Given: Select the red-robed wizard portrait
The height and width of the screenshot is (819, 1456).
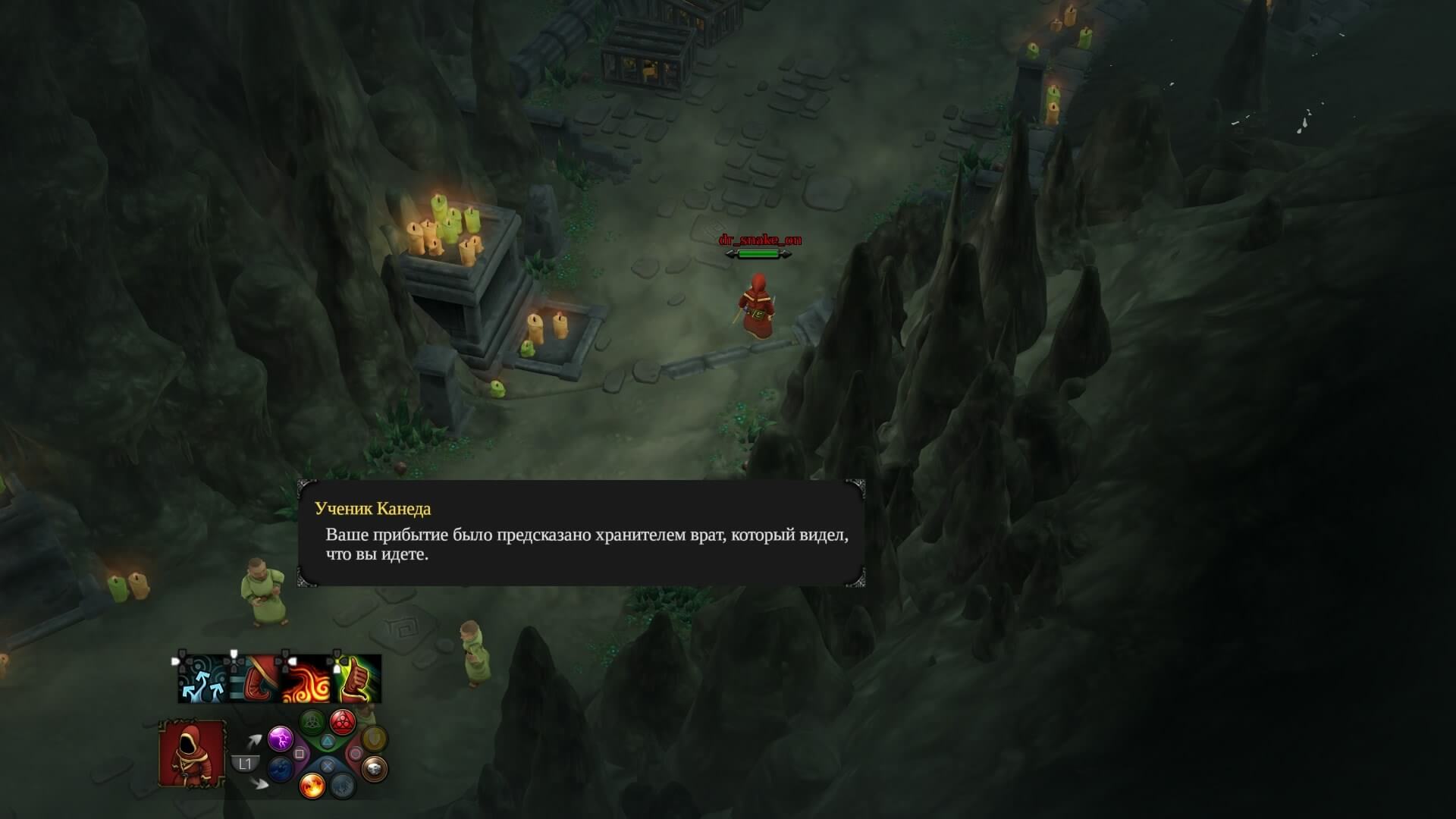Looking at the screenshot, I should pos(192,753).
